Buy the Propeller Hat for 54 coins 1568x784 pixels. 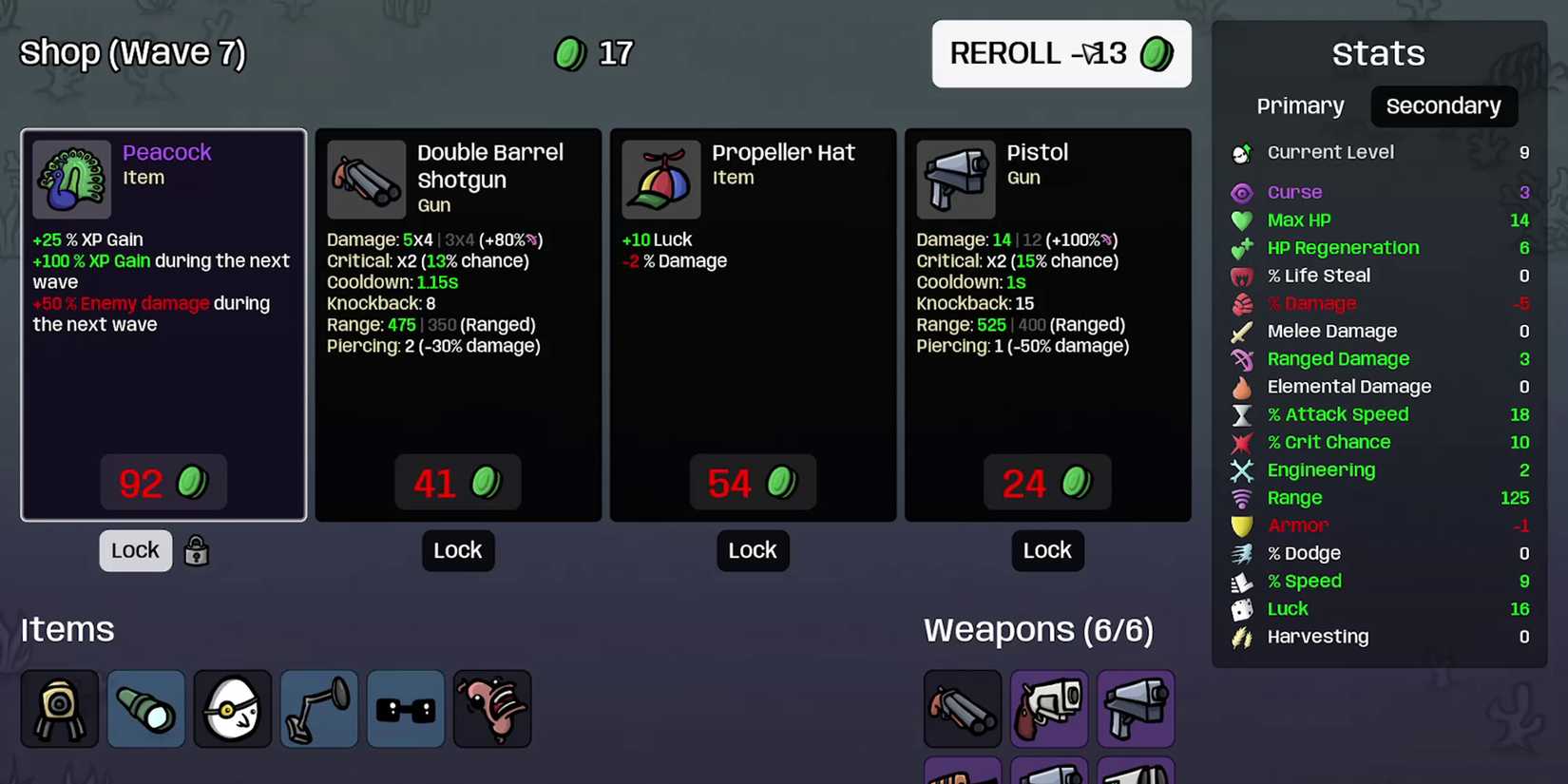753,482
